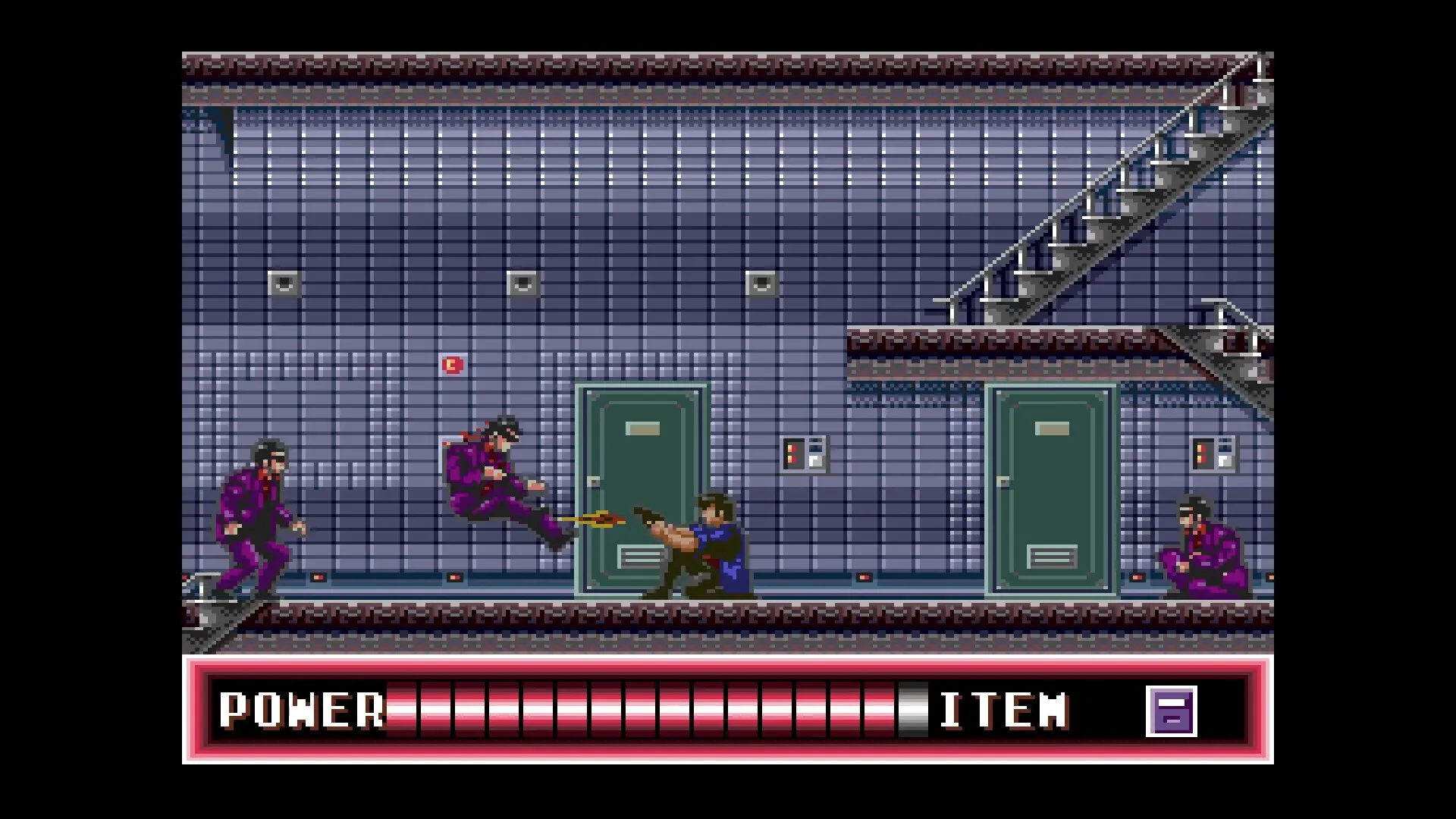
Task: Click the middle wall vent fixture
Action: pos(523,283)
